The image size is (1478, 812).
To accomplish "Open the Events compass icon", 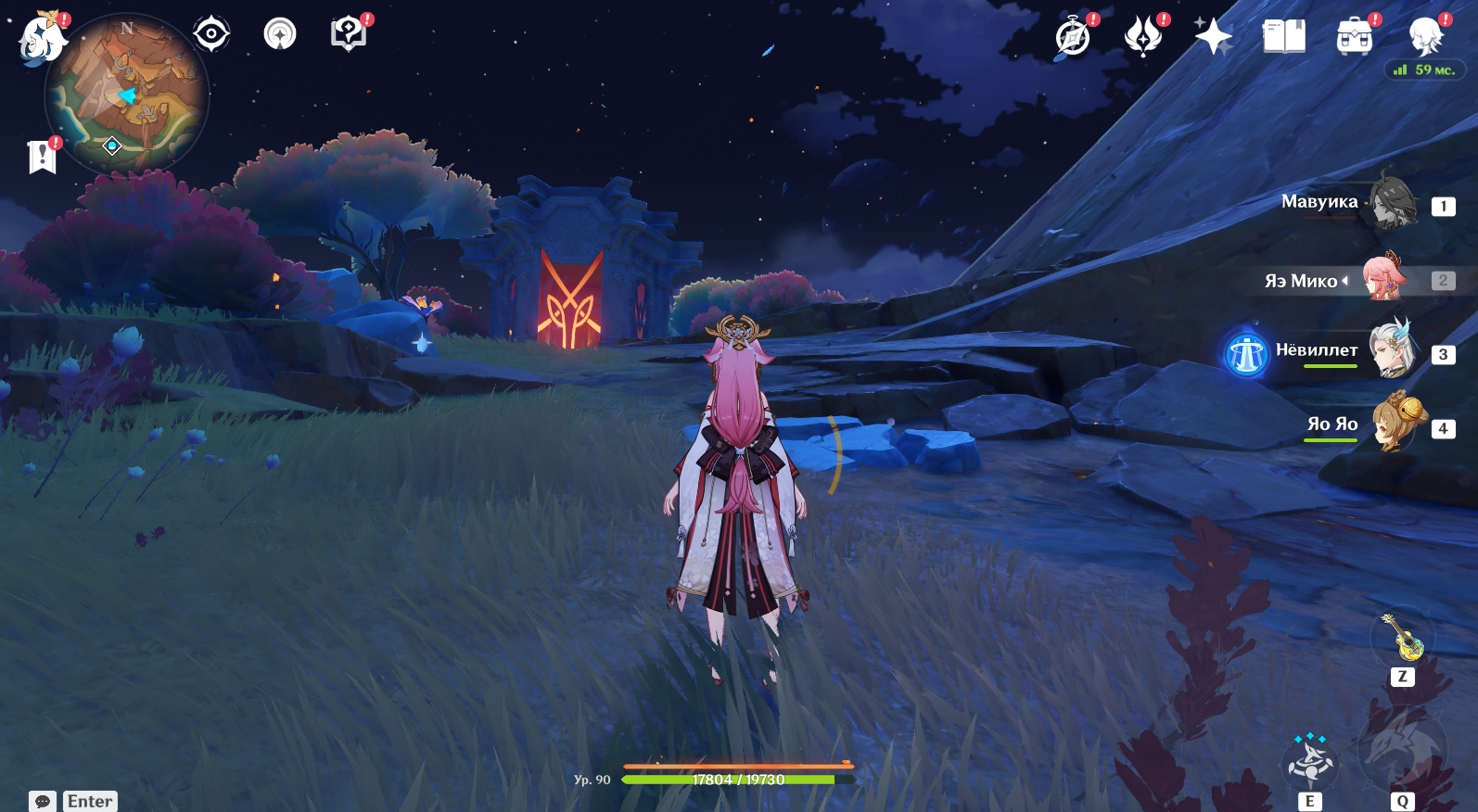I will pyautogui.click(x=1073, y=38).
